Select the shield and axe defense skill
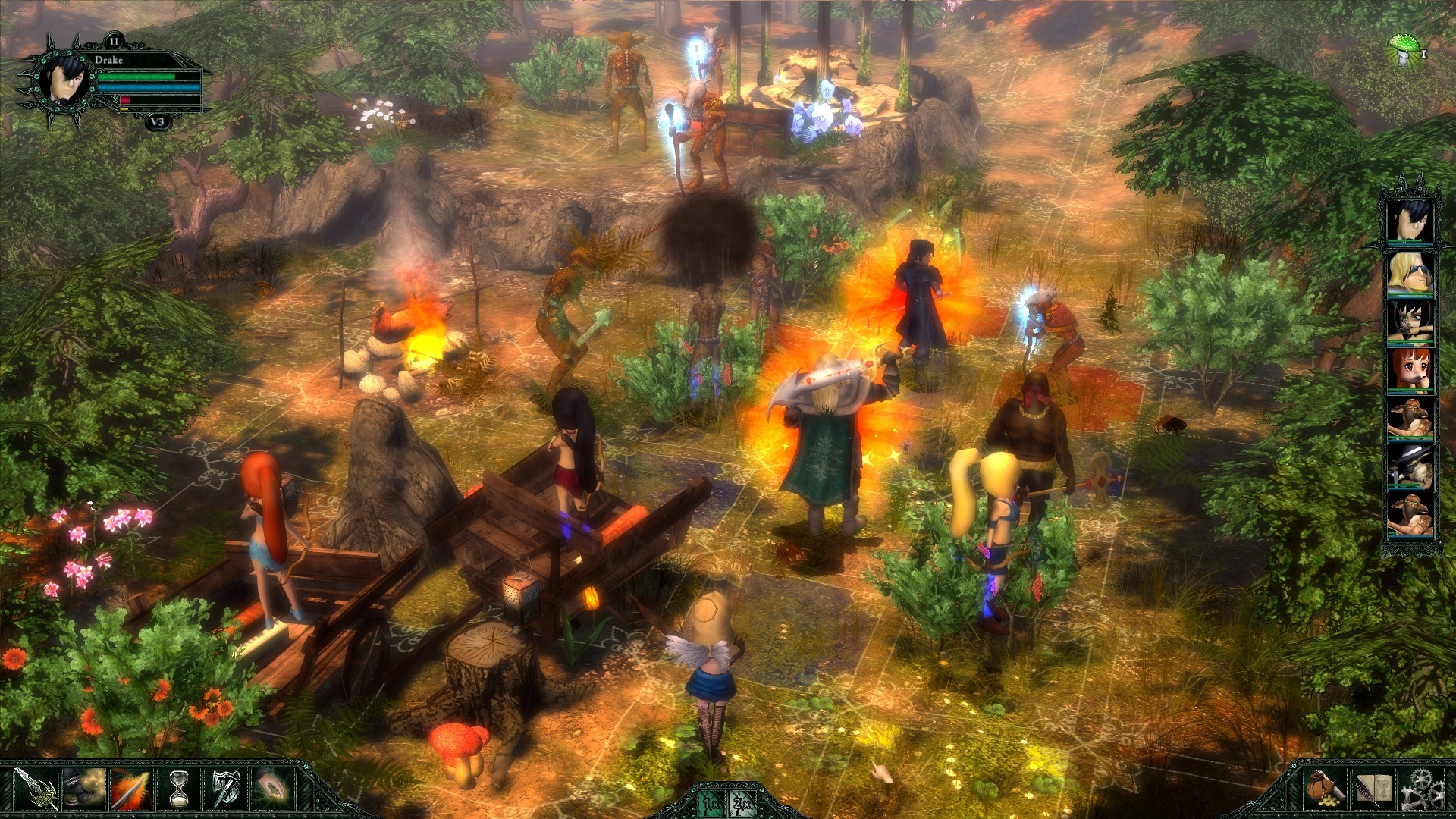 click(226, 790)
